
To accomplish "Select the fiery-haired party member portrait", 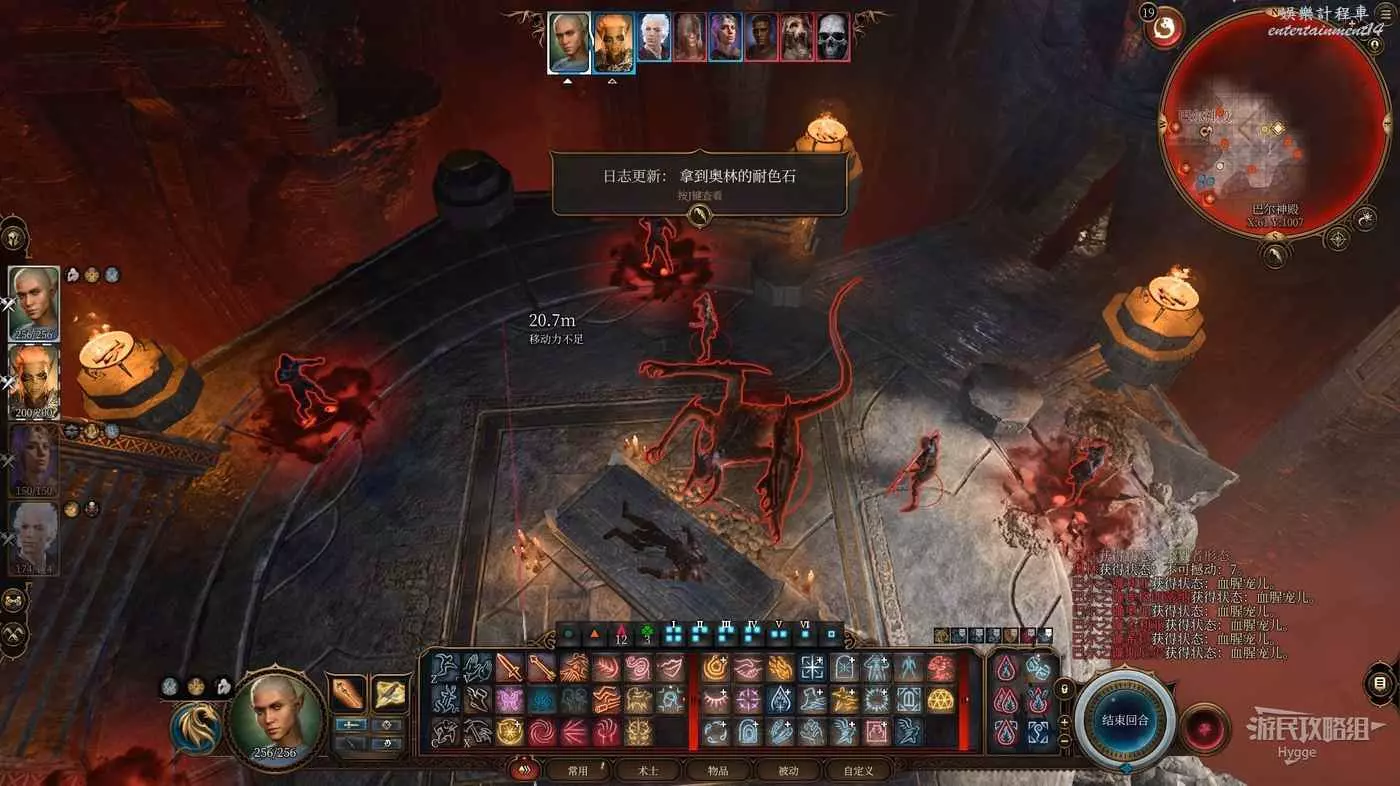I will pyautogui.click(x=34, y=380).
